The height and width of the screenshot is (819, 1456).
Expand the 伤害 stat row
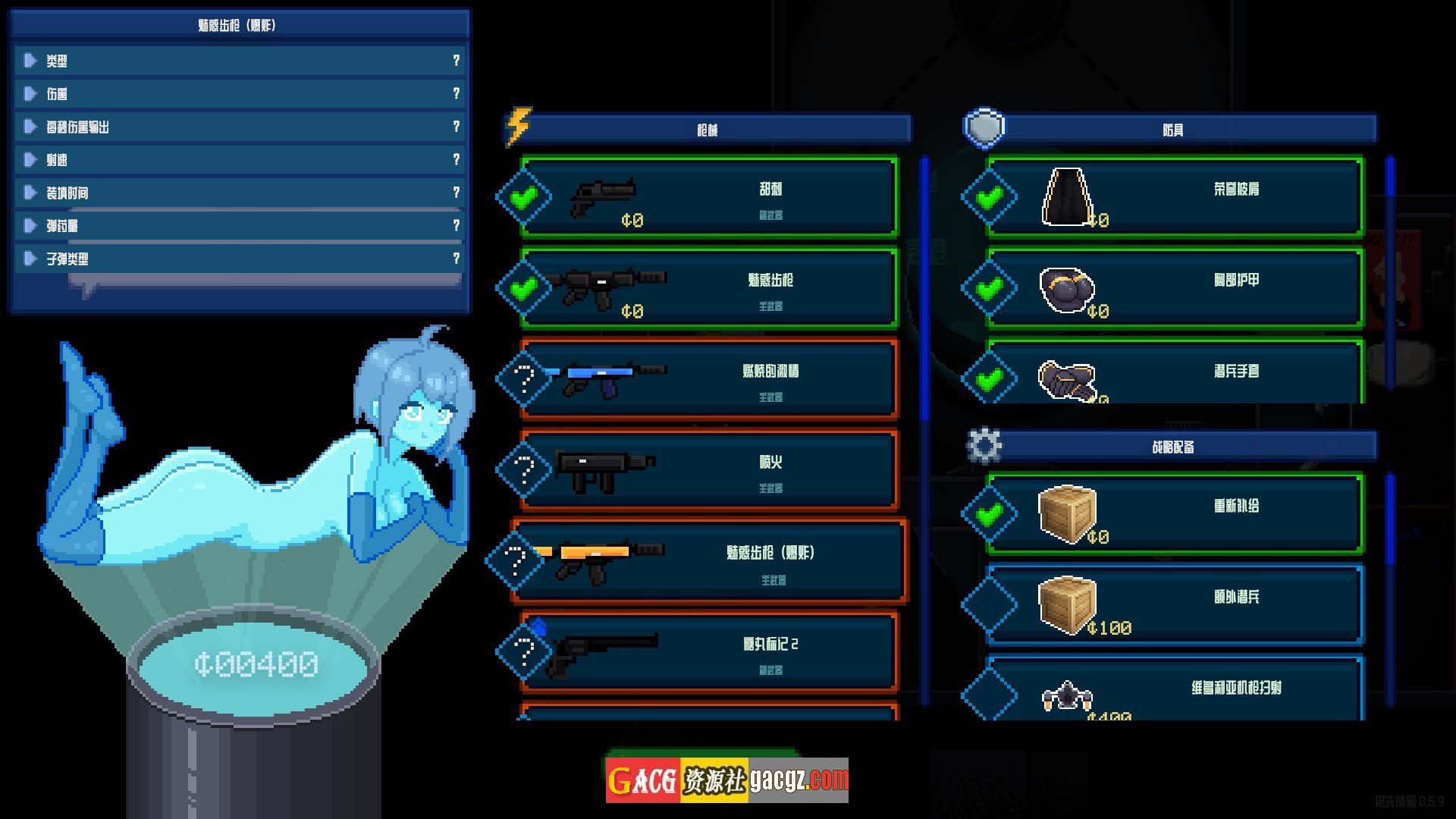tap(239, 94)
